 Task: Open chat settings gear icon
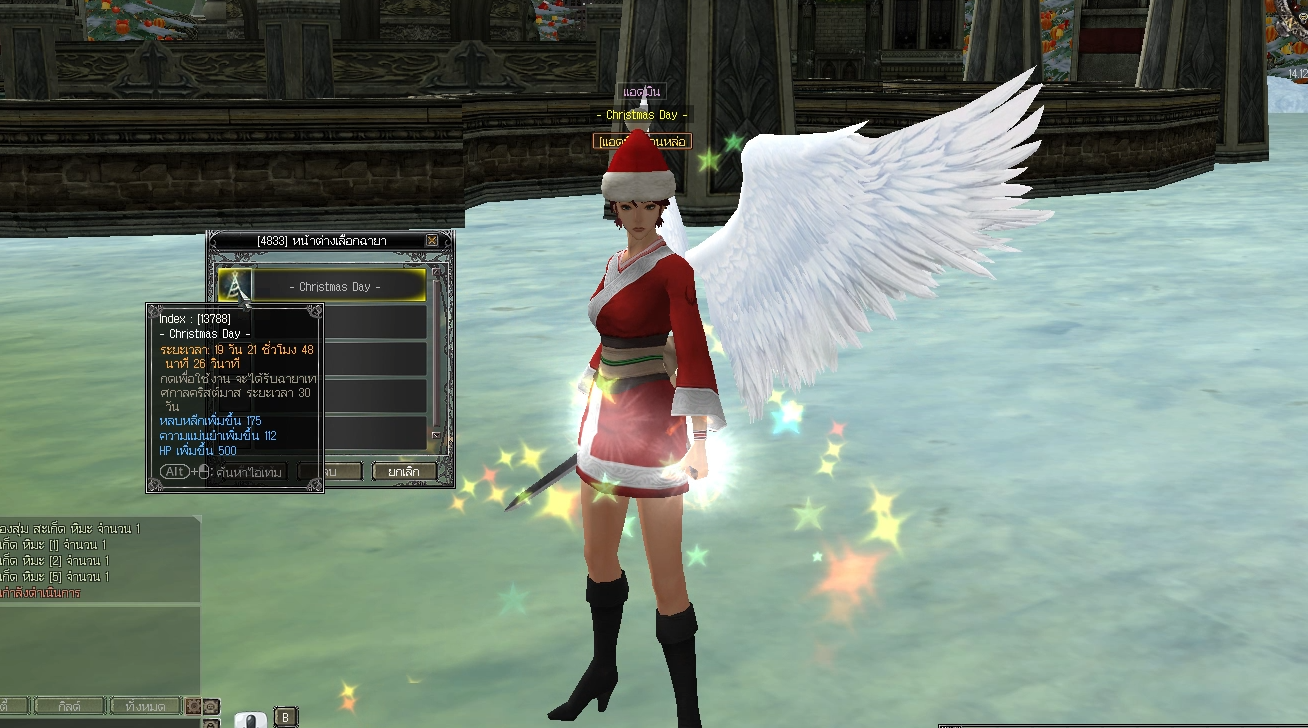pos(193,706)
